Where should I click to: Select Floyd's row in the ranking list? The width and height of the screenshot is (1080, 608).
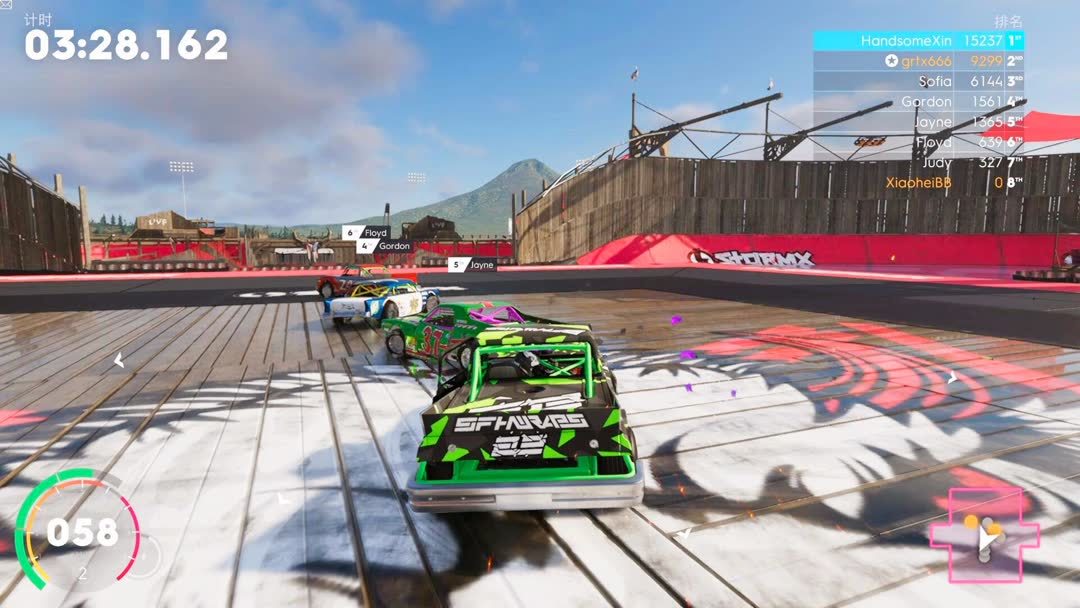(x=918, y=143)
